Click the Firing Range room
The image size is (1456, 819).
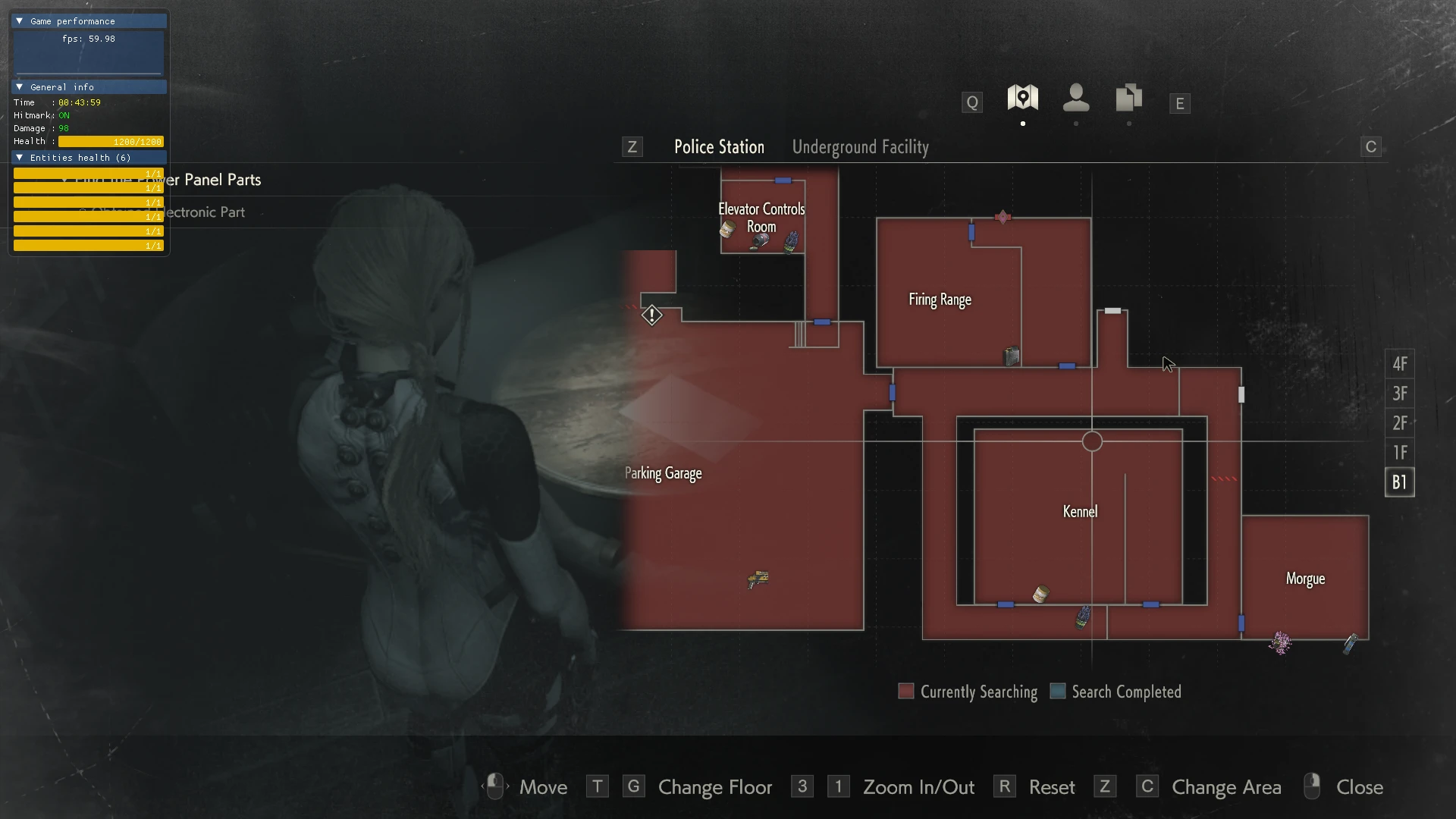(940, 300)
